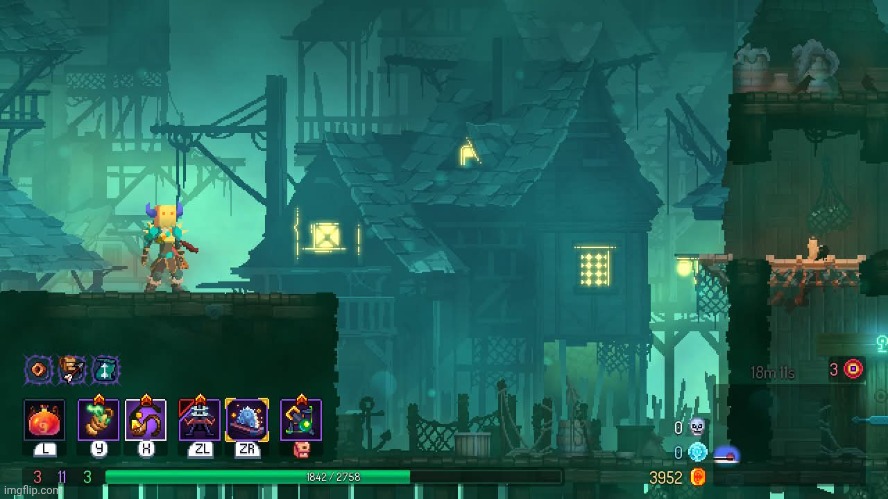Open the backpack slot with green orb
888x499 pixels.
coord(301,420)
